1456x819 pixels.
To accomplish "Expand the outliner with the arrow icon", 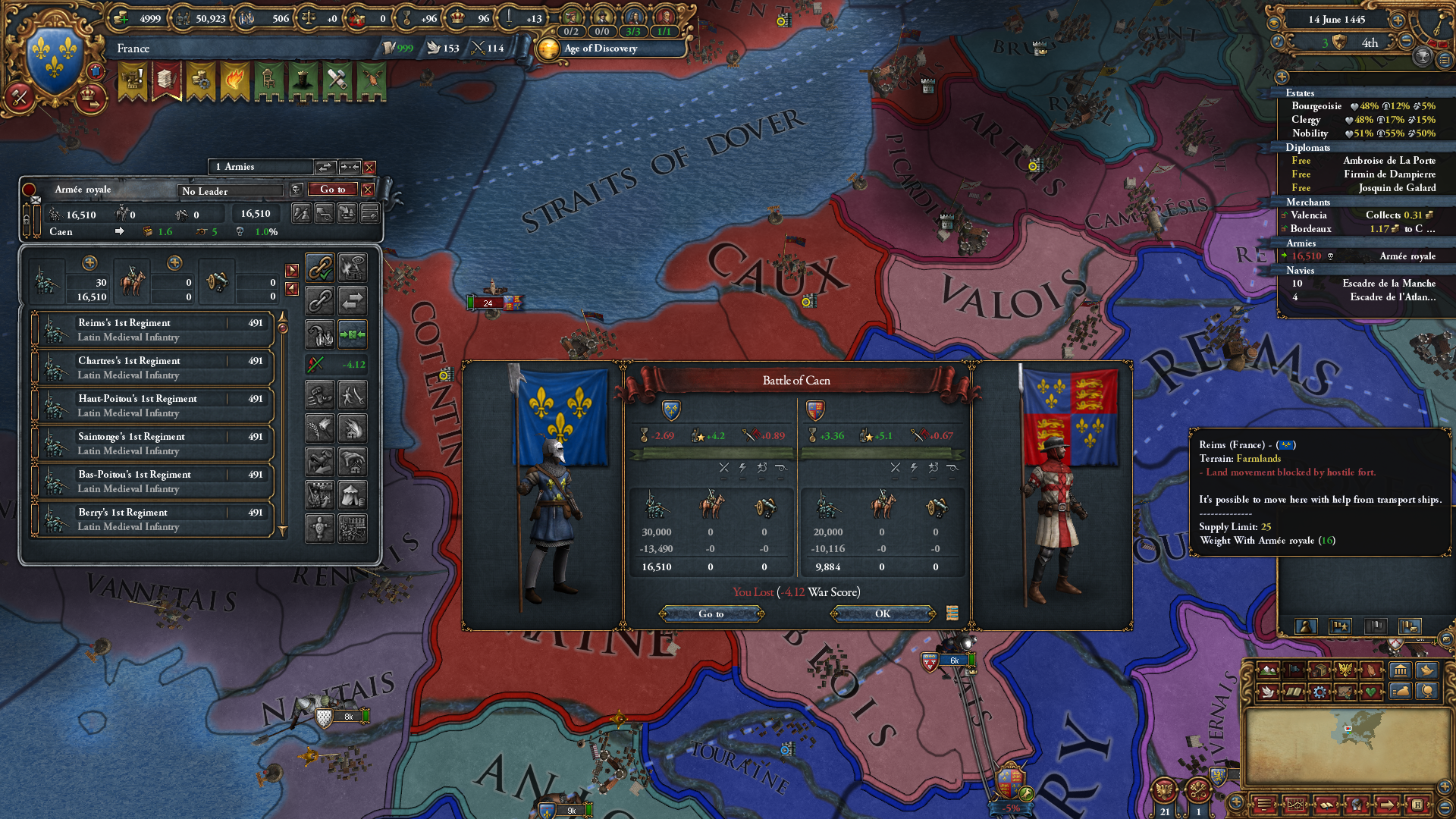I will click(1282, 77).
